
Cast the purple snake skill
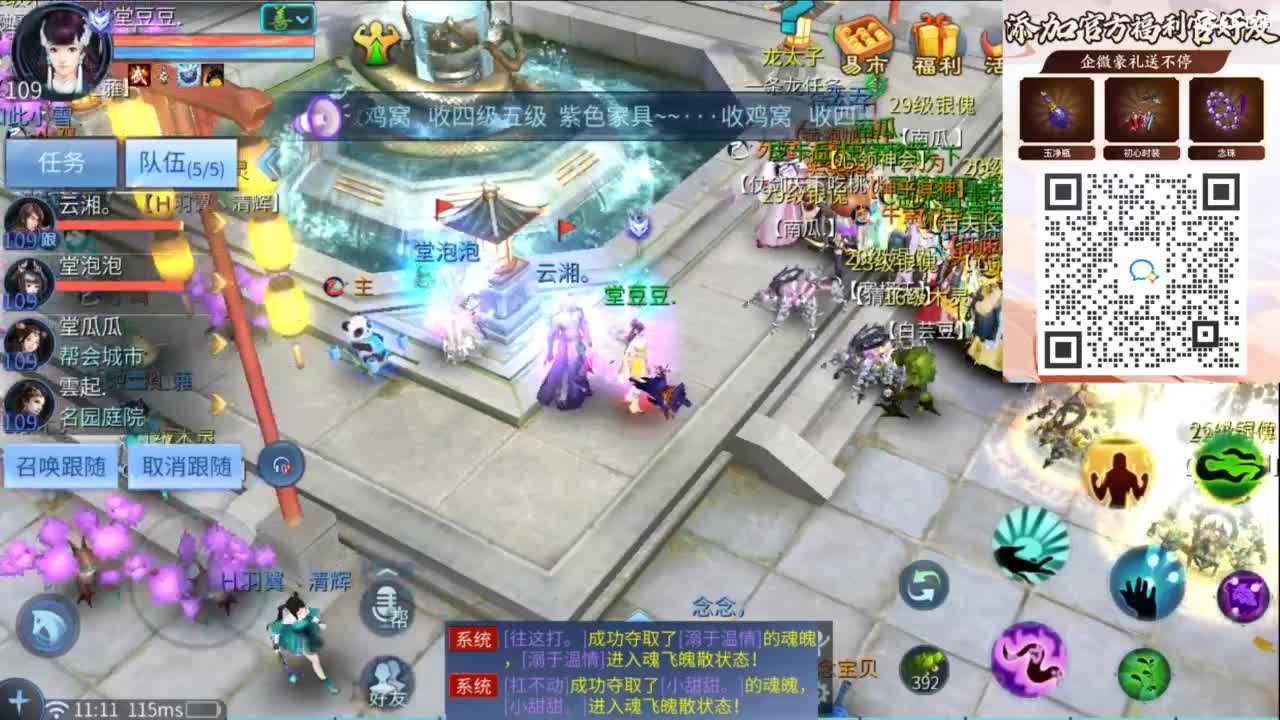(x=1029, y=660)
